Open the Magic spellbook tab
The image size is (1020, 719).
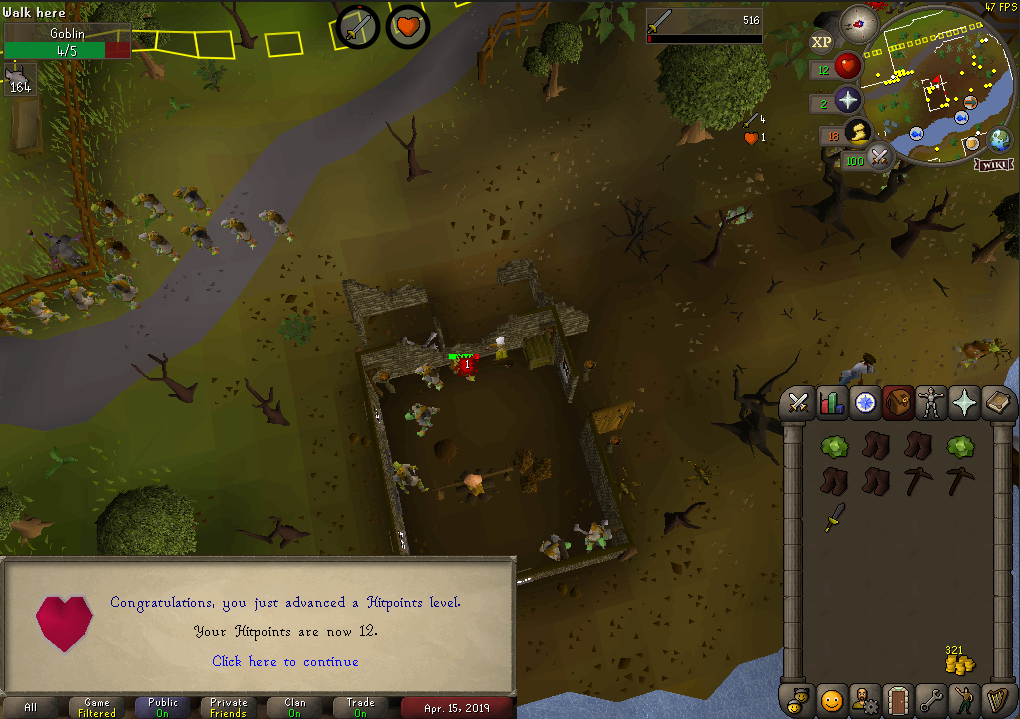pos(998,402)
